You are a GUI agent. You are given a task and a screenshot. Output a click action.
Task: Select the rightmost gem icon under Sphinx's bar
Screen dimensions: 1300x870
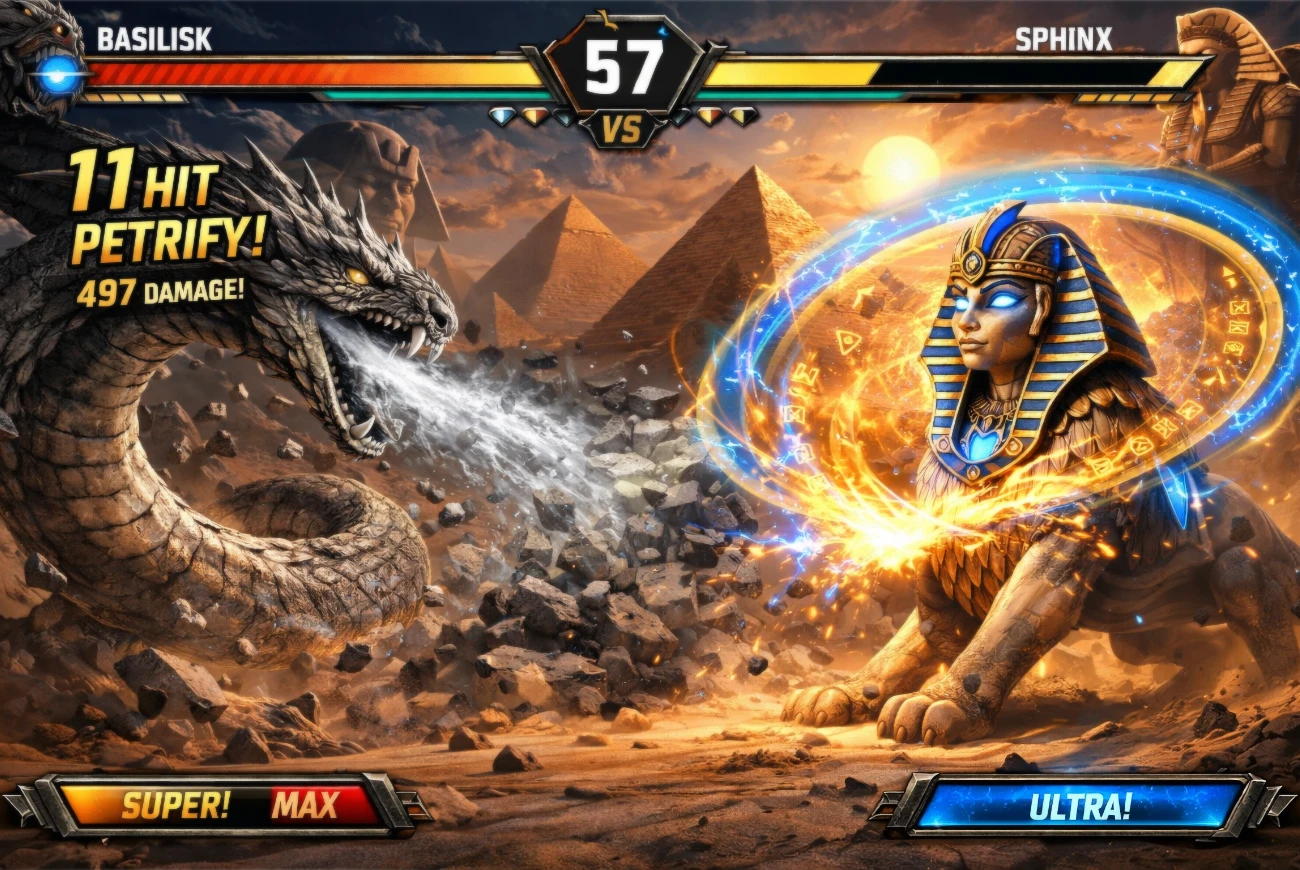pyautogui.click(x=741, y=114)
